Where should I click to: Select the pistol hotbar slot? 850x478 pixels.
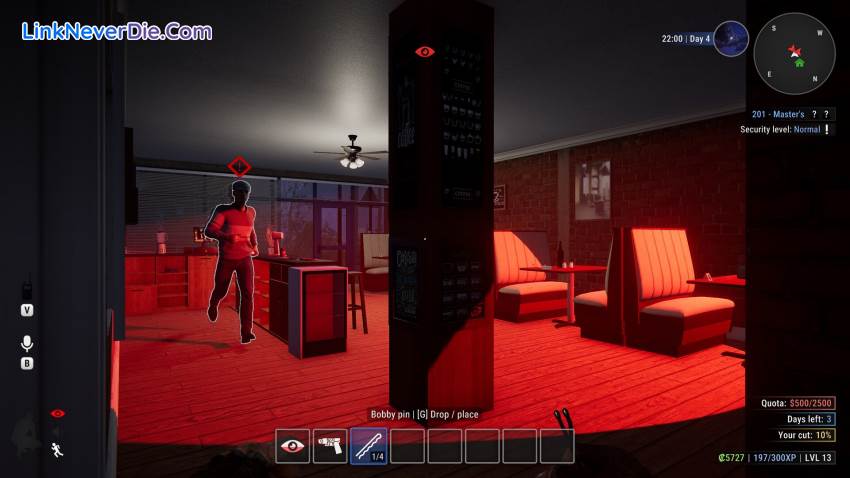point(330,446)
